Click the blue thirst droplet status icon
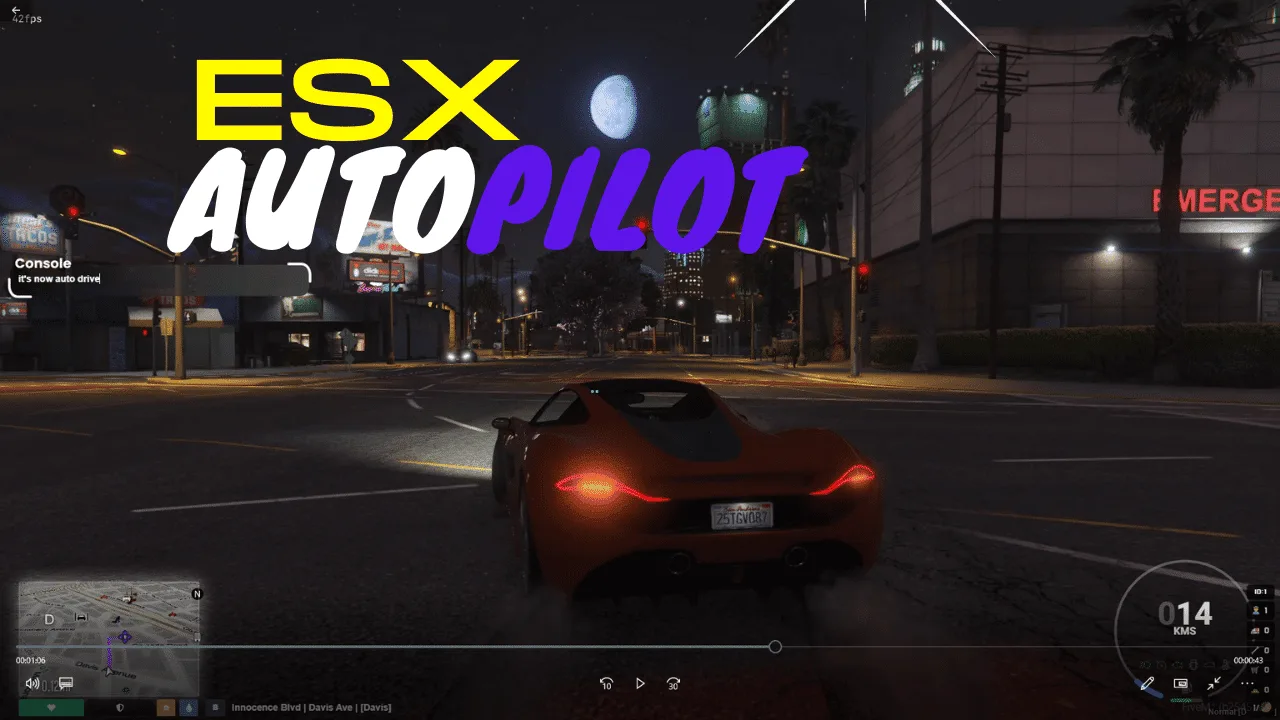Screen dimensions: 1280x720 (189, 707)
